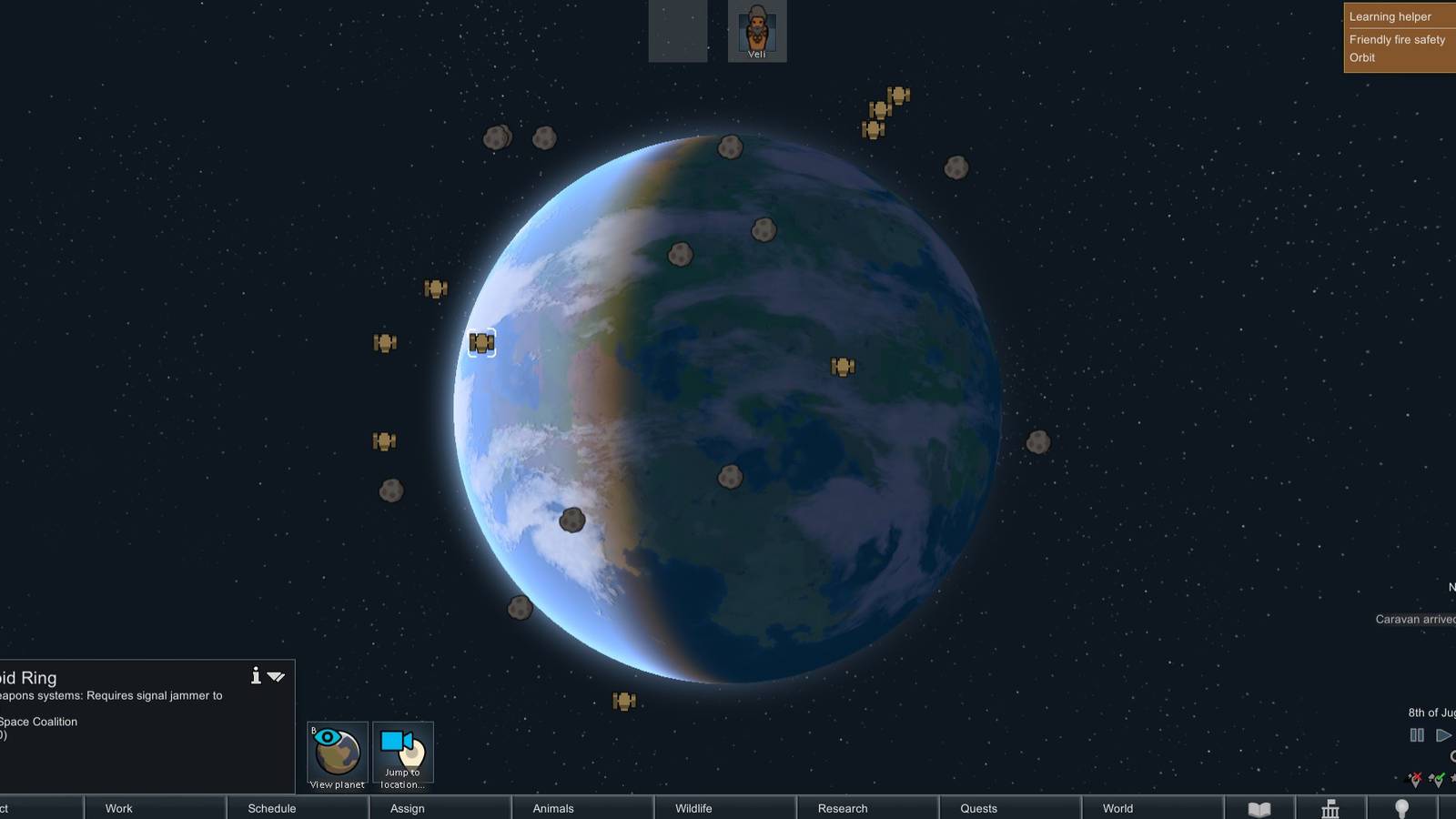Screen dimensions: 1456x819
Task: Select the satellite icon near the planet's center
Action: coord(843,366)
